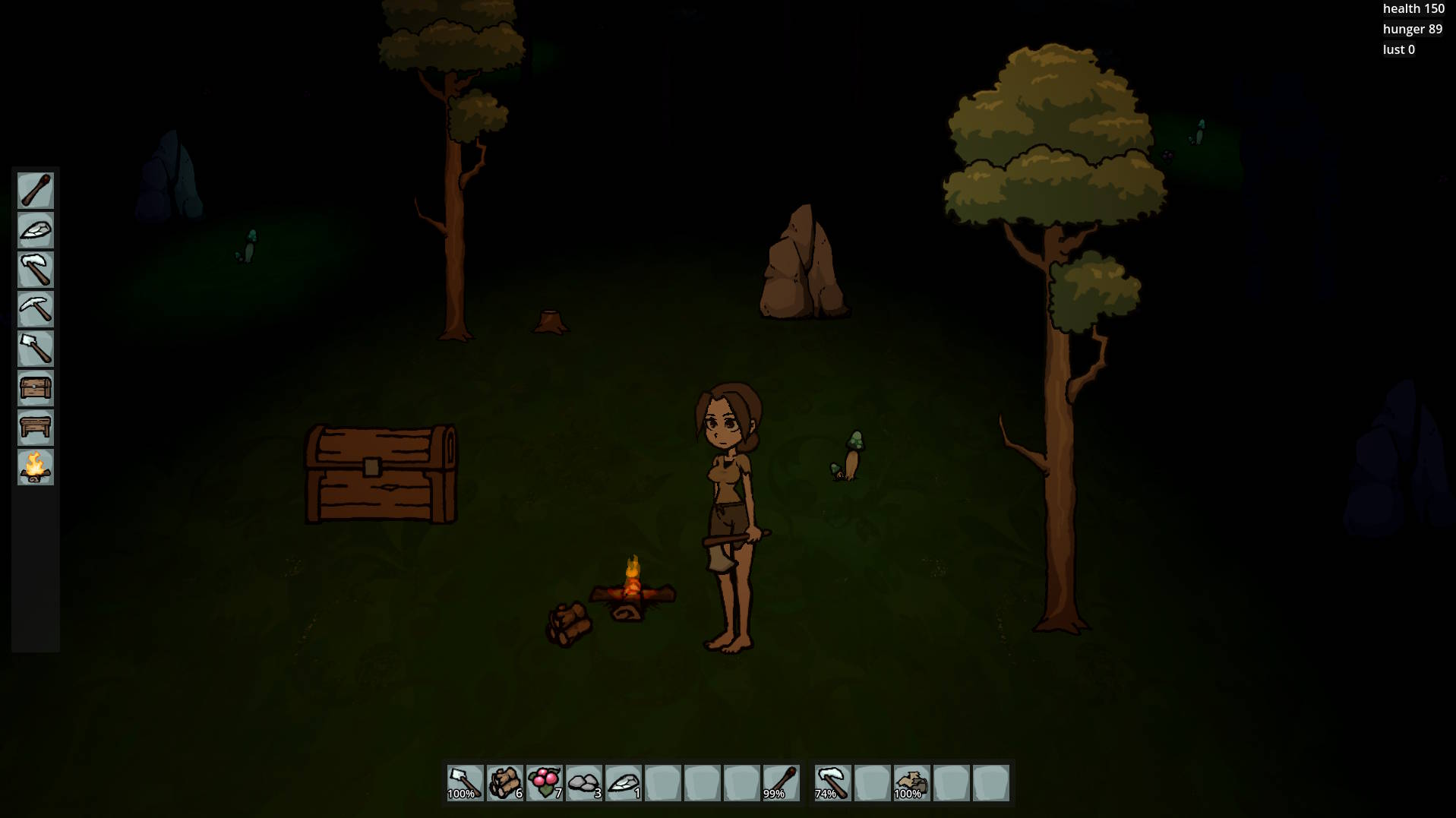Image resolution: width=1456 pixels, height=818 pixels.
Task: Choose the wooden chest crafting recipe
Action: click(36, 388)
